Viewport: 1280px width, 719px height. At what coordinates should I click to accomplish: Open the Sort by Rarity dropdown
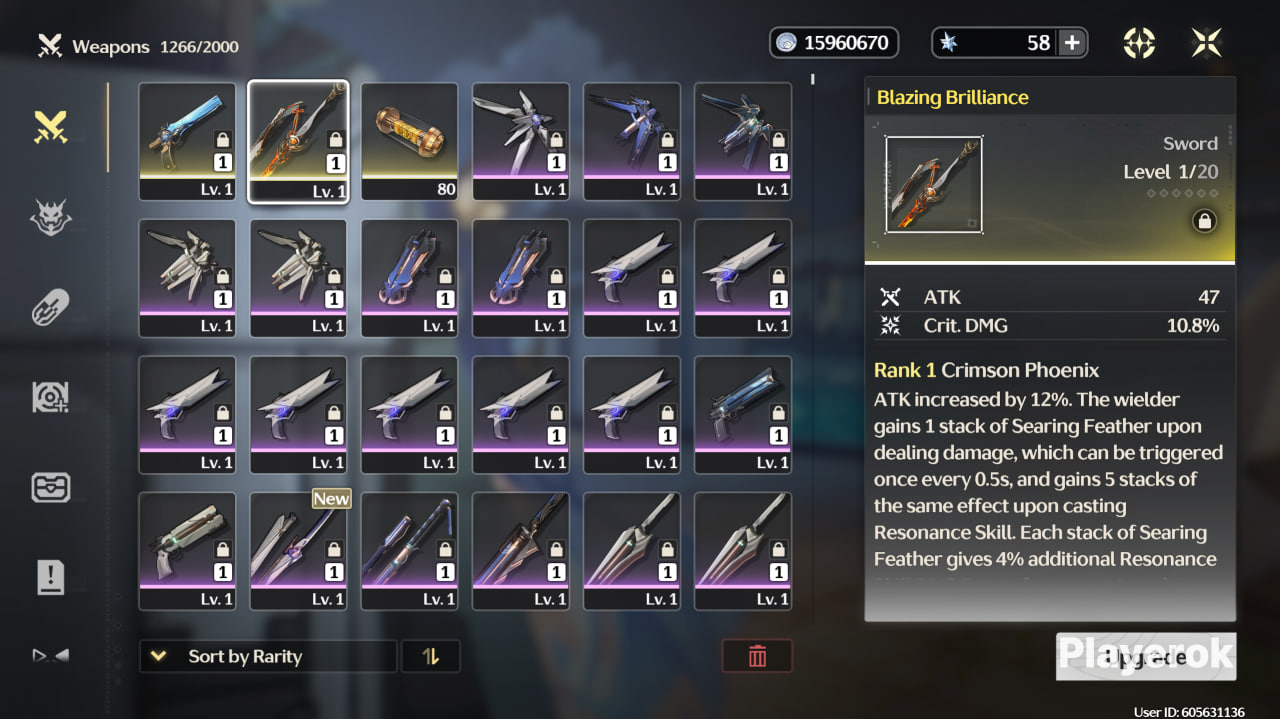tap(267, 656)
